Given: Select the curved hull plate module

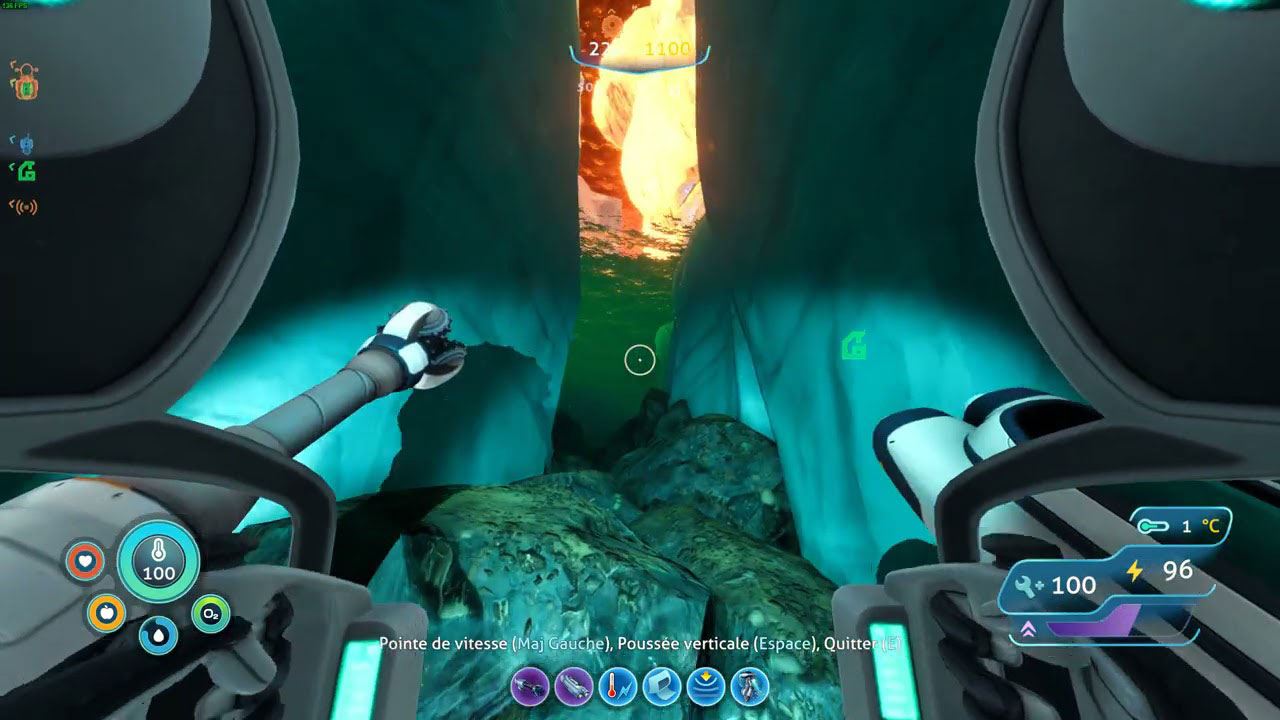Looking at the screenshot, I should click(x=662, y=687).
